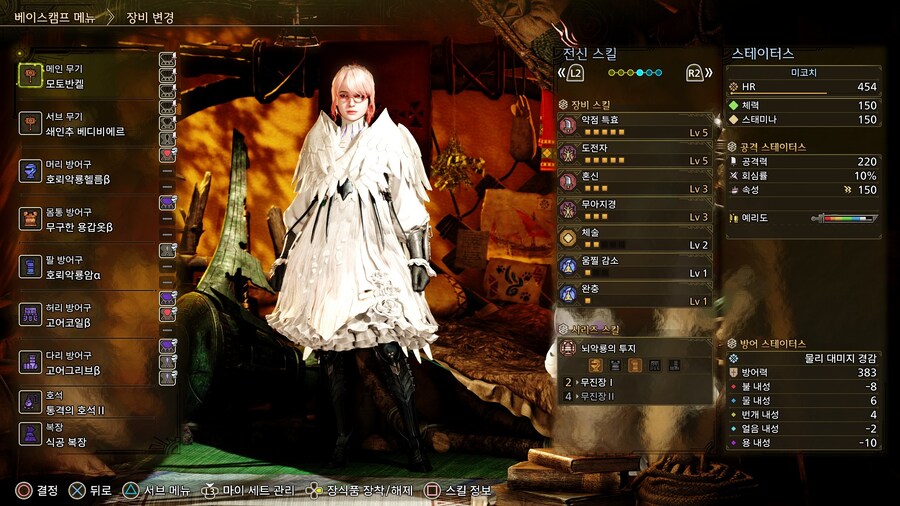Choose the 혼신 skill entry
The width and height of the screenshot is (900, 506).
[635, 181]
